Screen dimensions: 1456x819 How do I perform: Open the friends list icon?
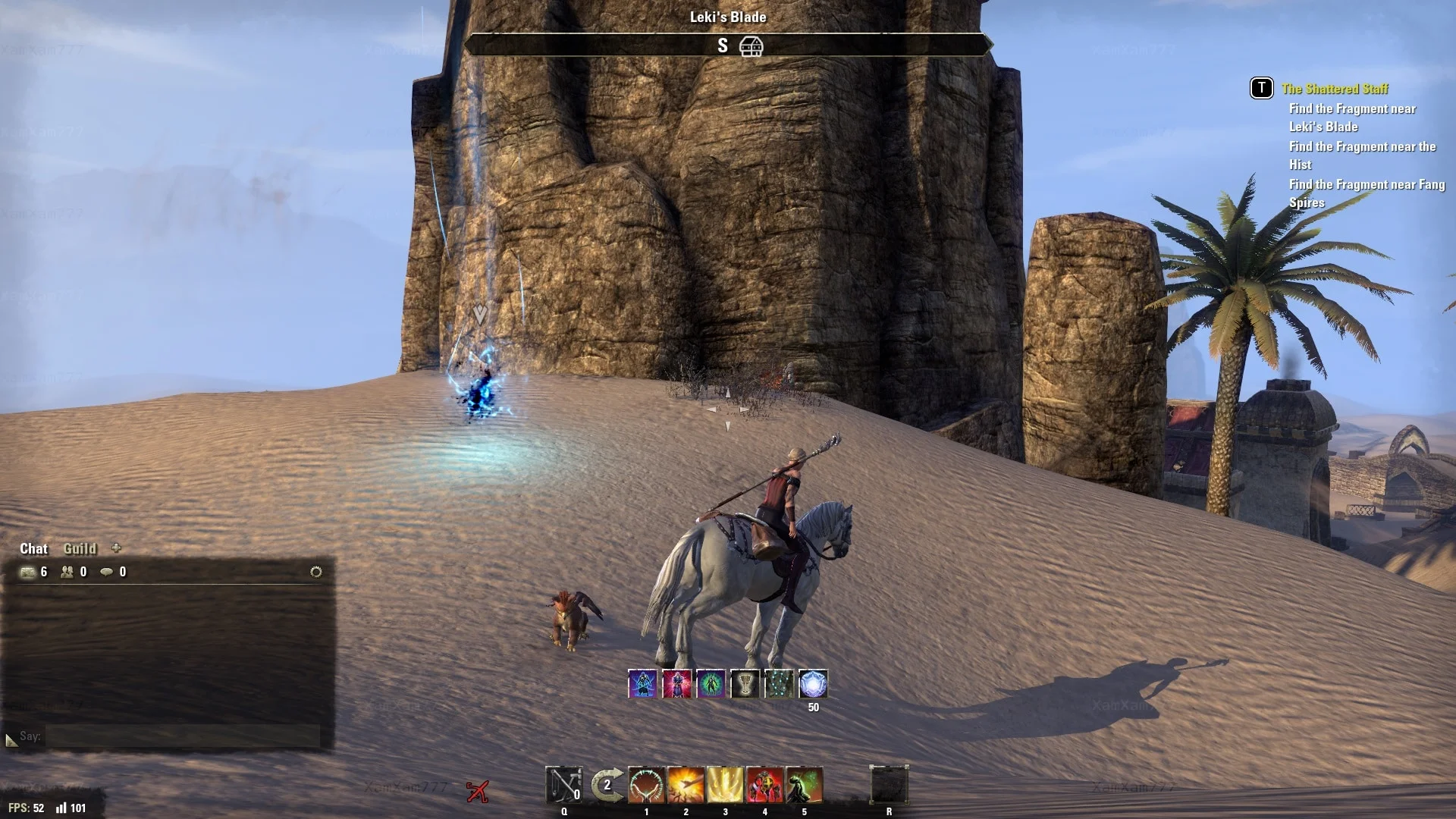click(67, 572)
